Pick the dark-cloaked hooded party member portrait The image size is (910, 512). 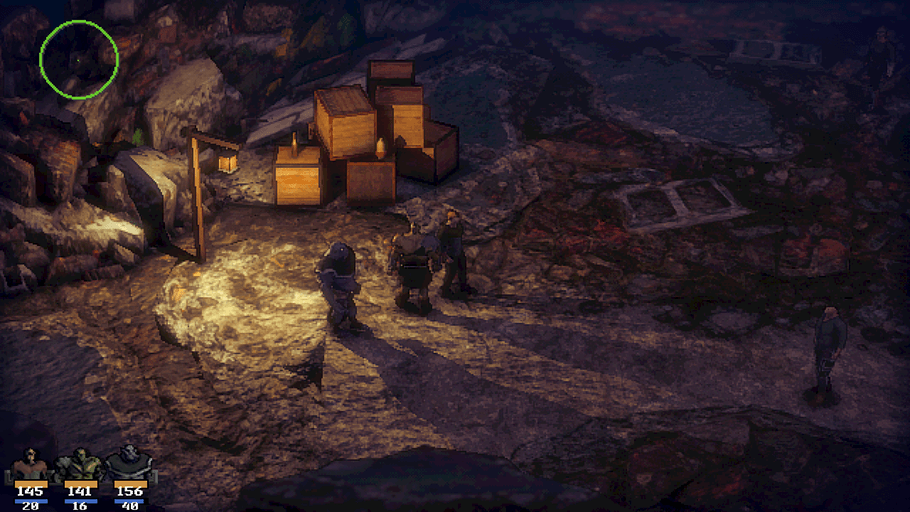tap(129, 465)
